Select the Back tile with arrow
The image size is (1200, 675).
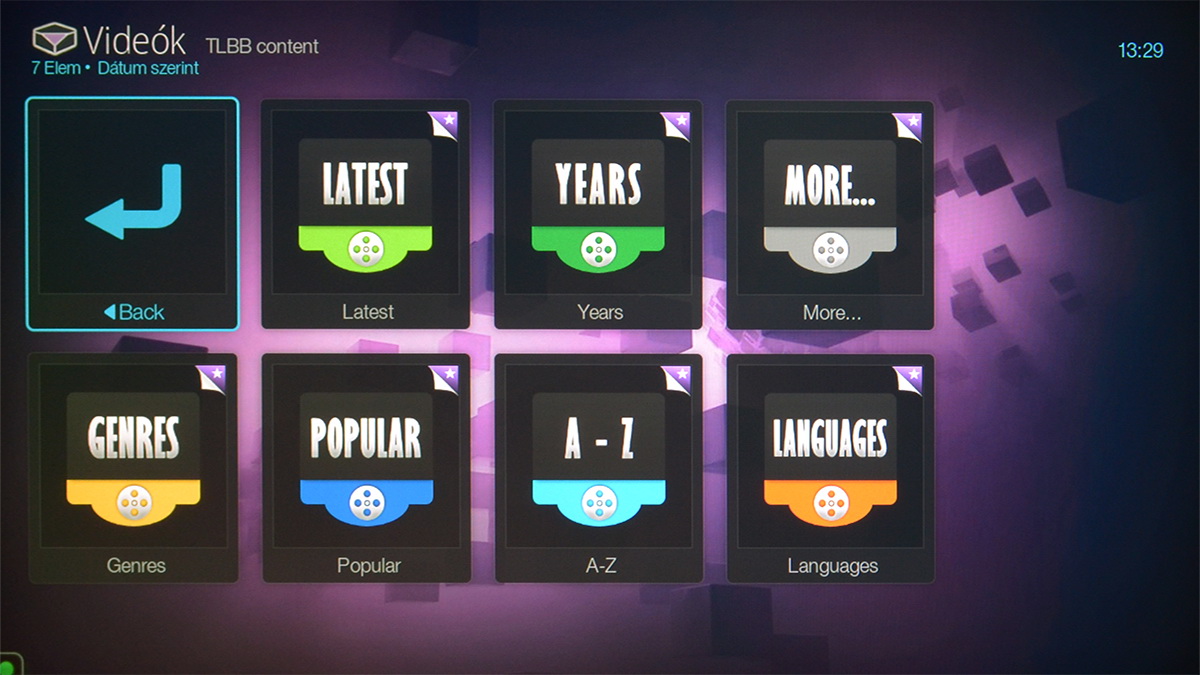click(x=132, y=213)
